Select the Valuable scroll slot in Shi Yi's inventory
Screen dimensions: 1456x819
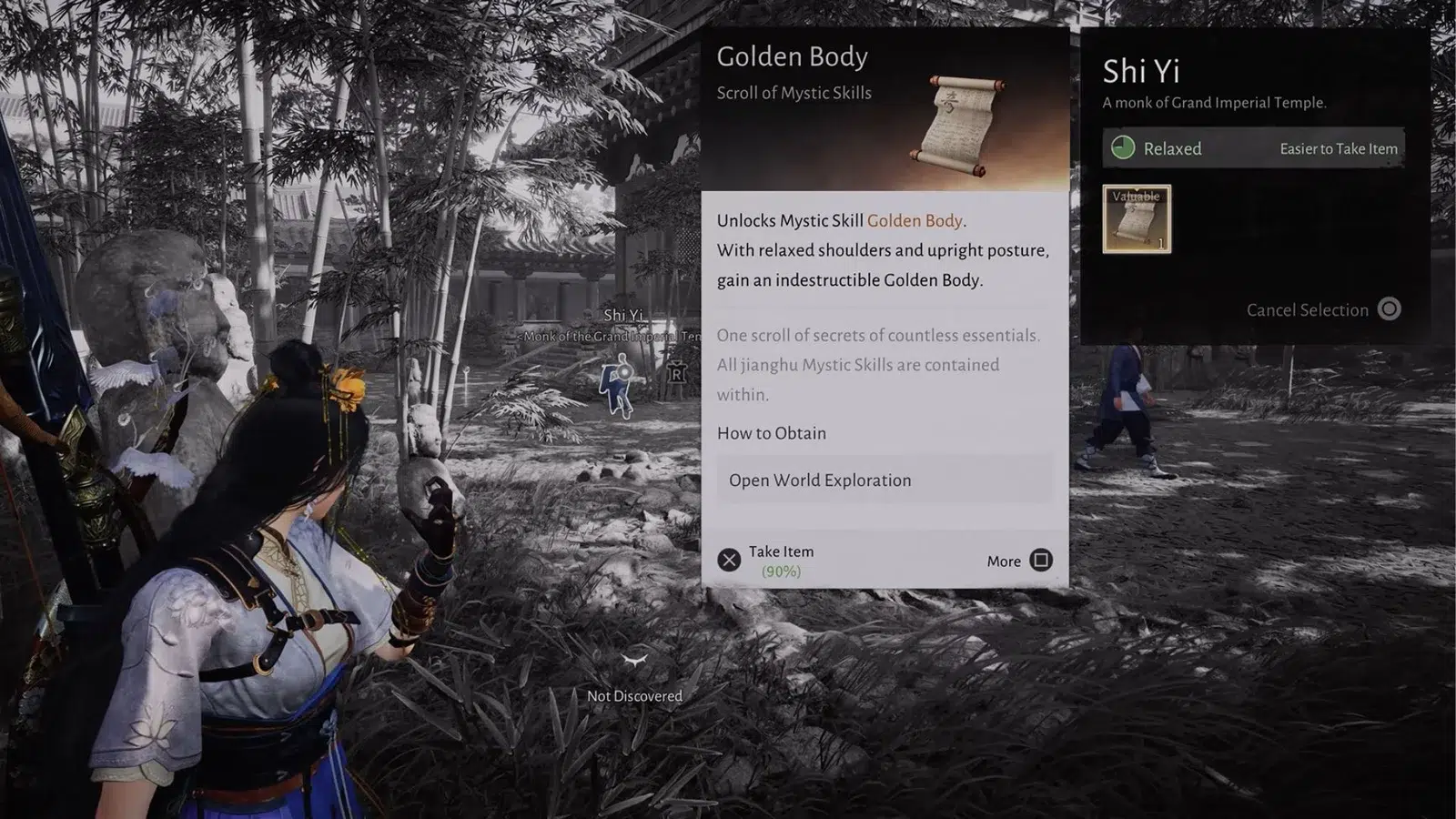[x=1137, y=219]
